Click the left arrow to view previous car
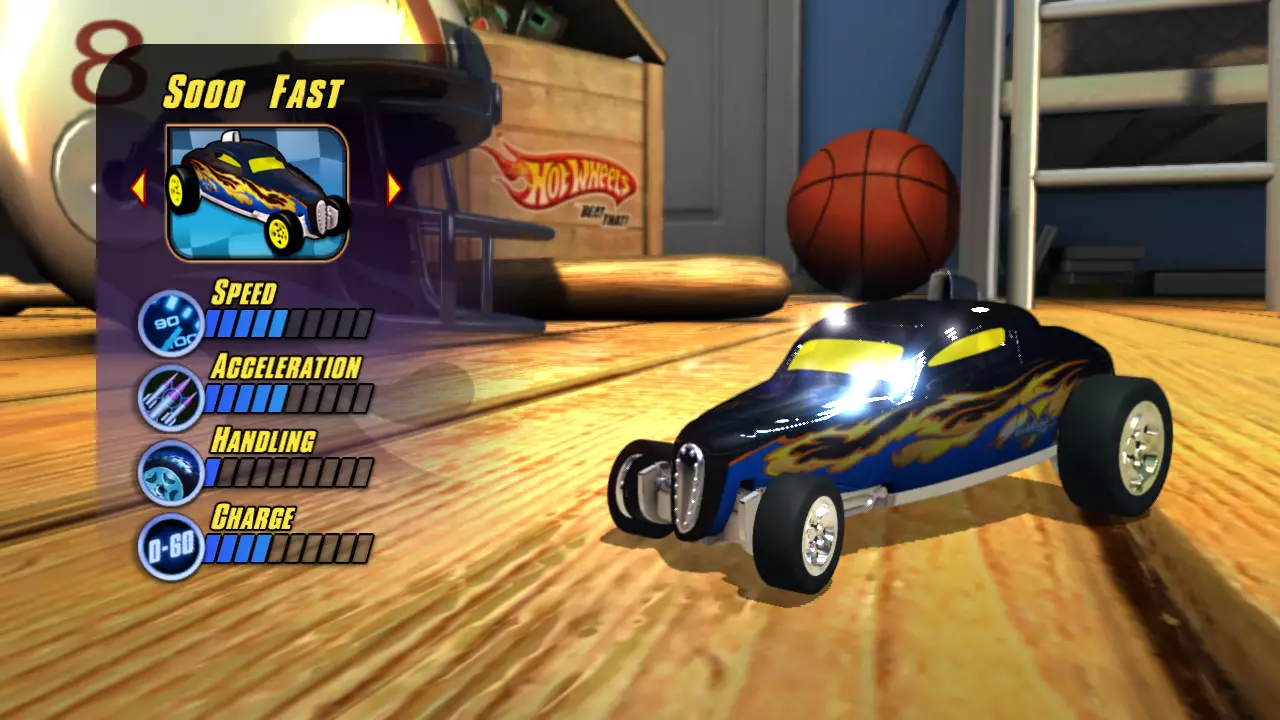1280x720 pixels. [x=140, y=187]
